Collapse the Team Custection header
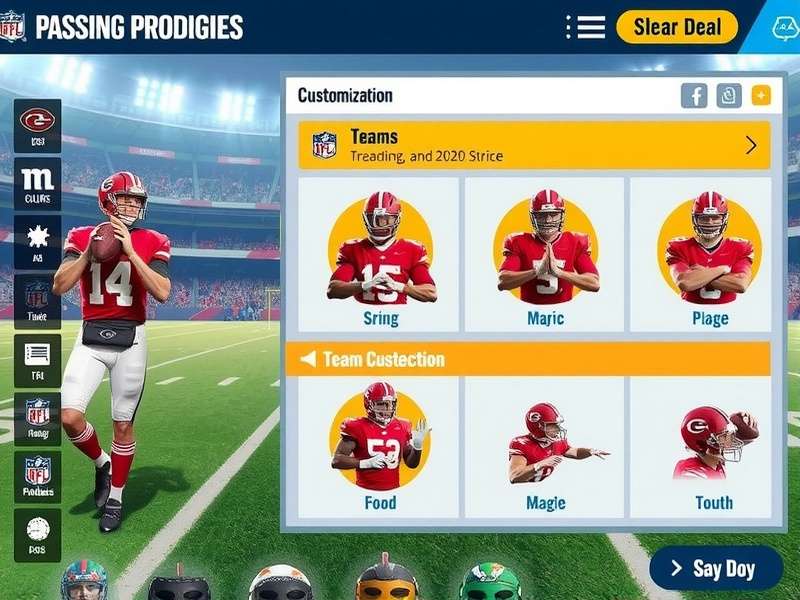800x600 pixels. 308,359
